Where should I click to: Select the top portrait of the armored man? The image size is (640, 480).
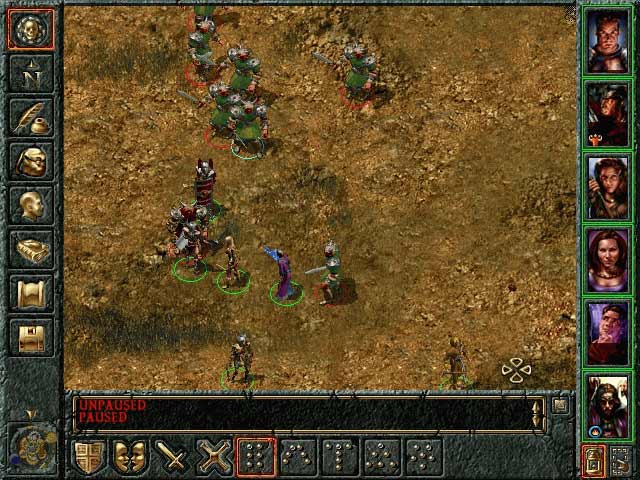[607, 41]
